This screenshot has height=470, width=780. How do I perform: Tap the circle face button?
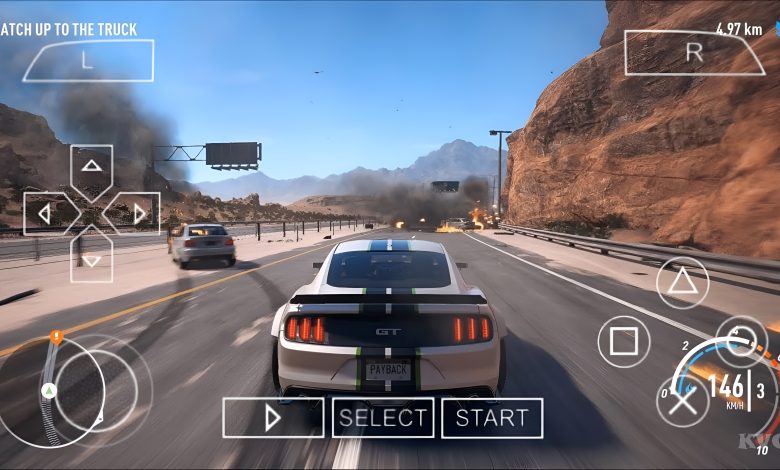[x=741, y=342]
